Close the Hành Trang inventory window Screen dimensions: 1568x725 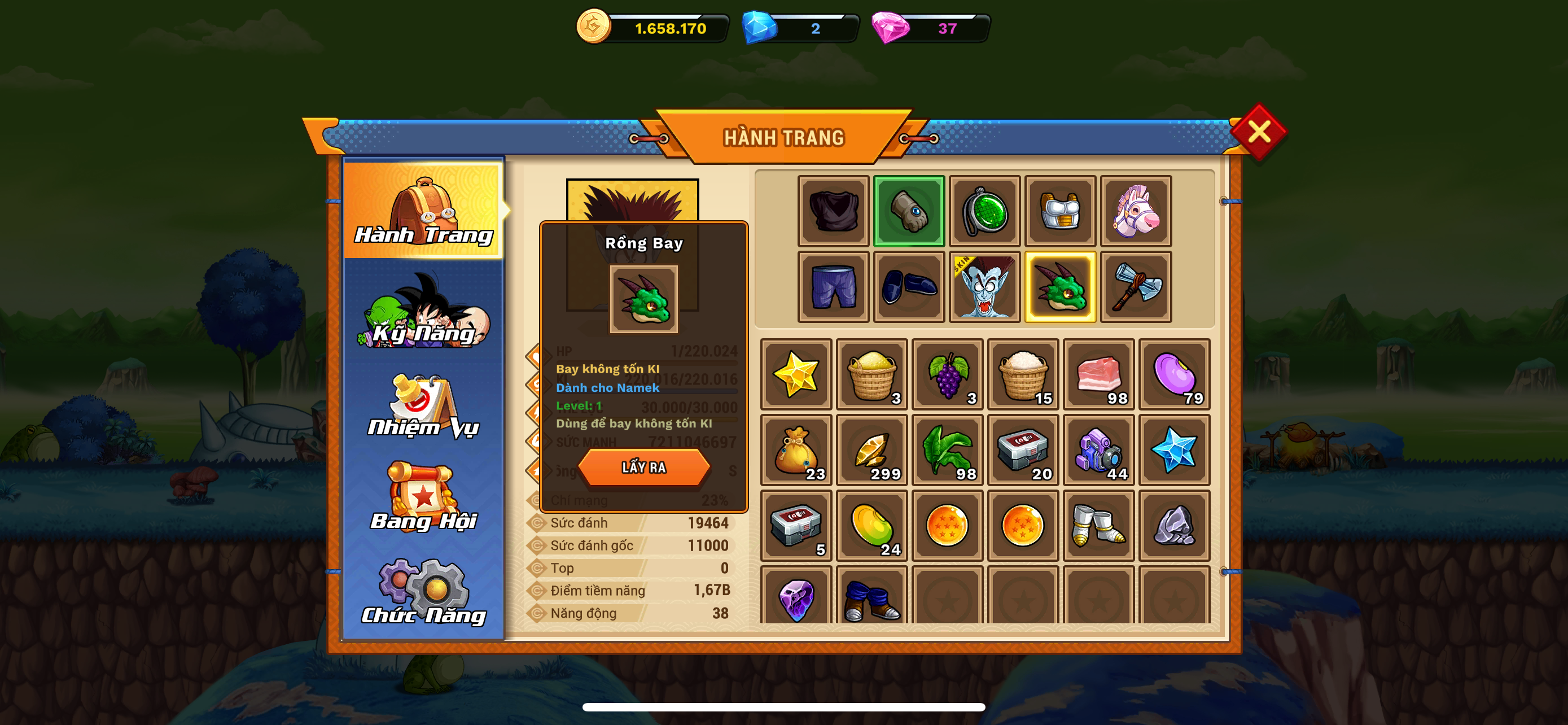pyautogui.click(x=1258, y=132)
